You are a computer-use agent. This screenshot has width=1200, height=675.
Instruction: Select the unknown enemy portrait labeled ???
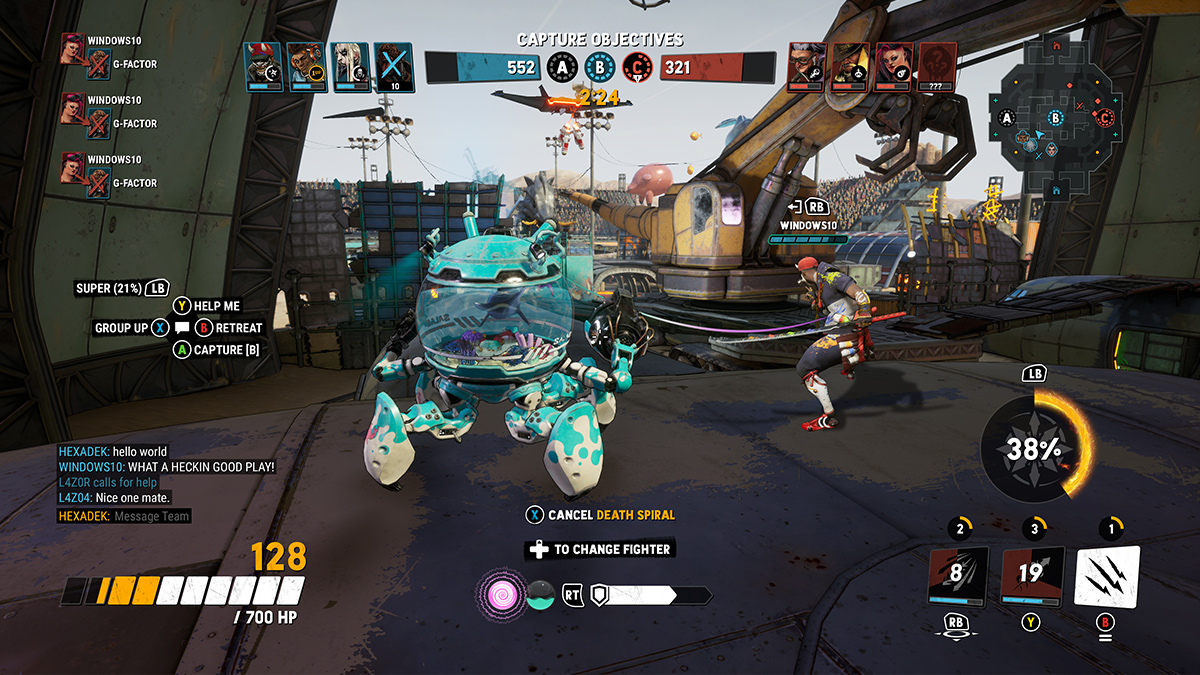(937, 66)
